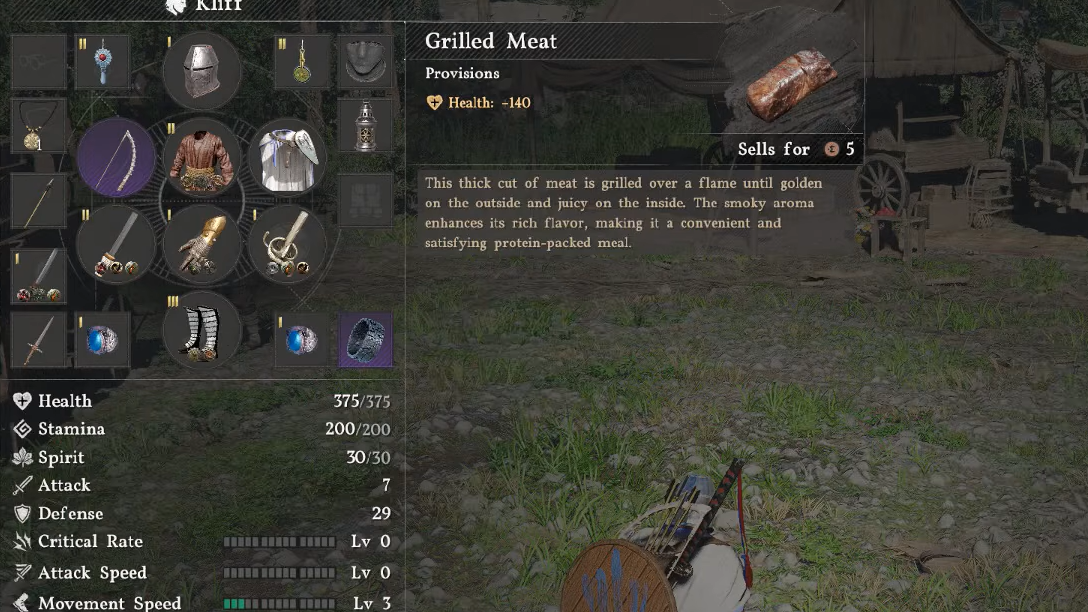
Task: Select the blue teardrop earring slot
Action: 102,62
